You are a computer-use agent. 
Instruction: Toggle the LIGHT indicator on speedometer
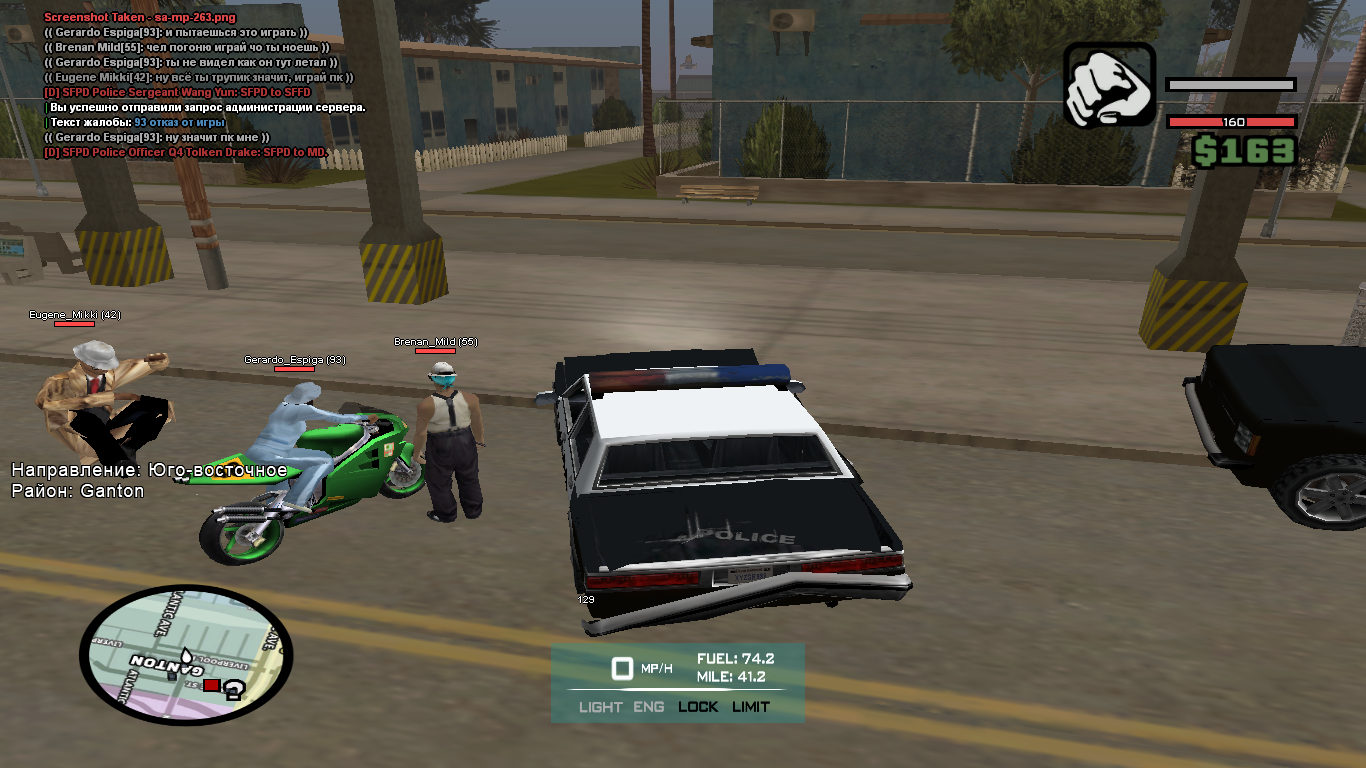pyautogui.click(x=600, y=707)
